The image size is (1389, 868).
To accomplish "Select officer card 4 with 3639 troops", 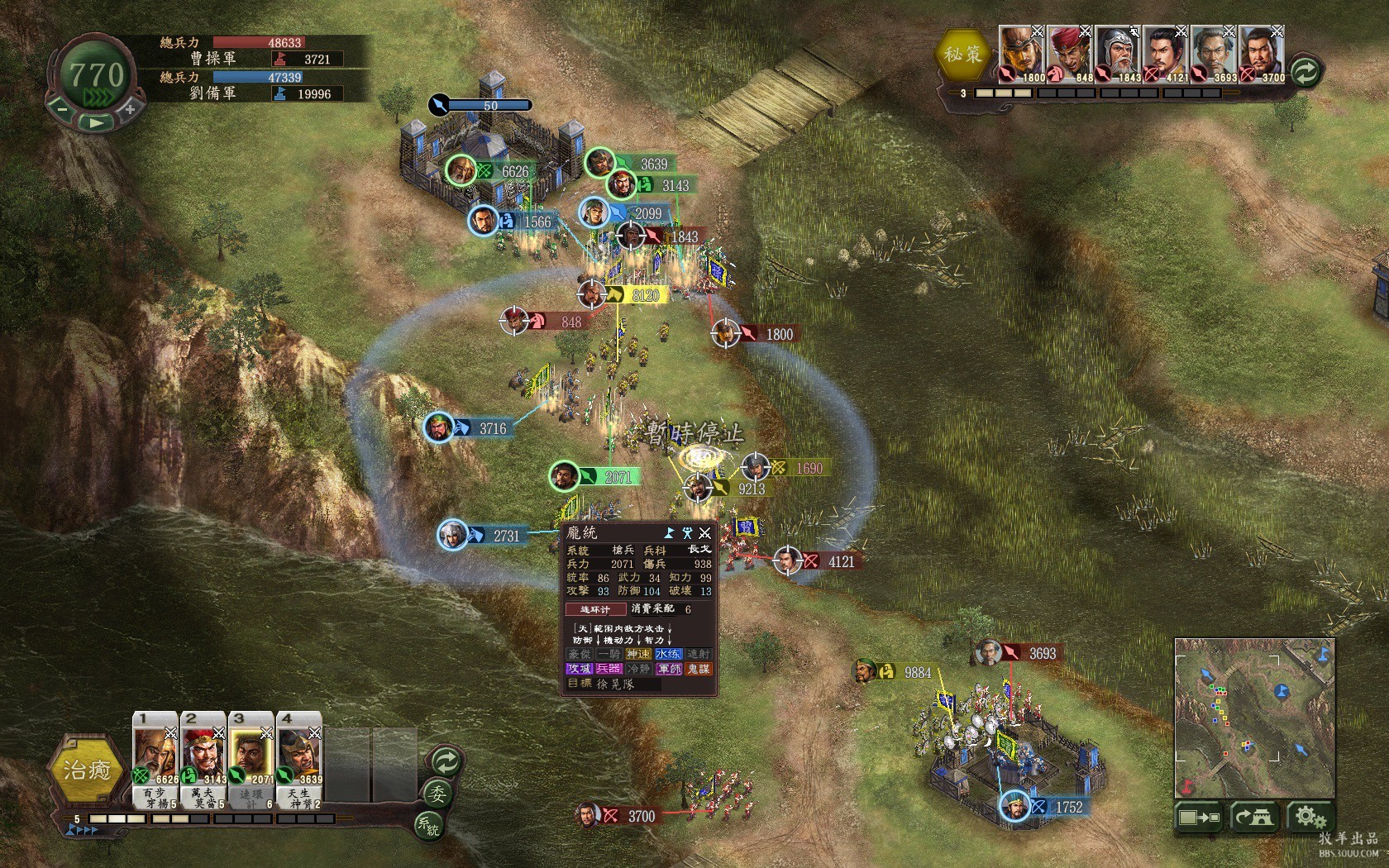I will [x=299, y=759].
